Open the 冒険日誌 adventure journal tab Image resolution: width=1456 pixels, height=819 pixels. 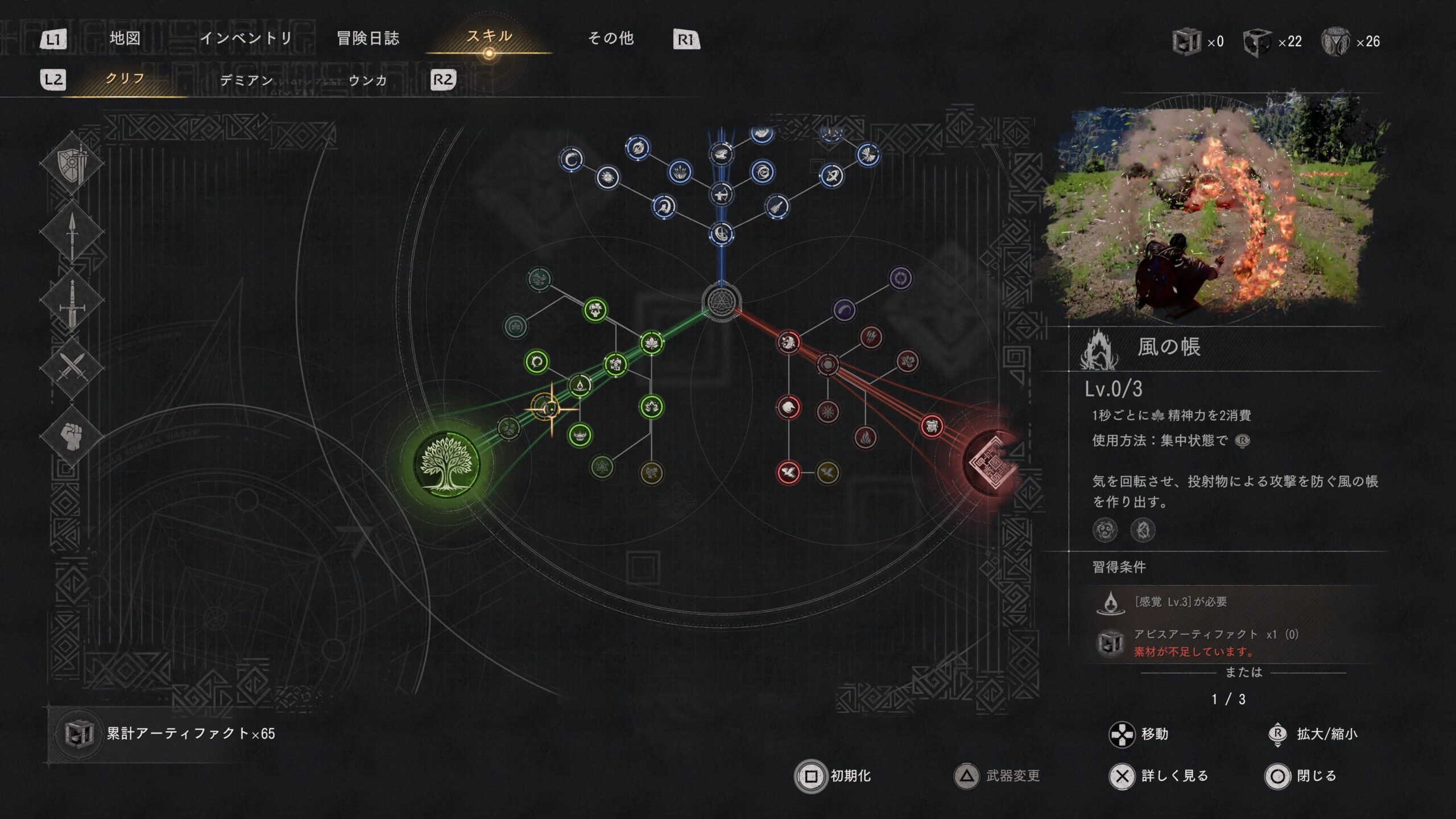(x=368, y=39)
